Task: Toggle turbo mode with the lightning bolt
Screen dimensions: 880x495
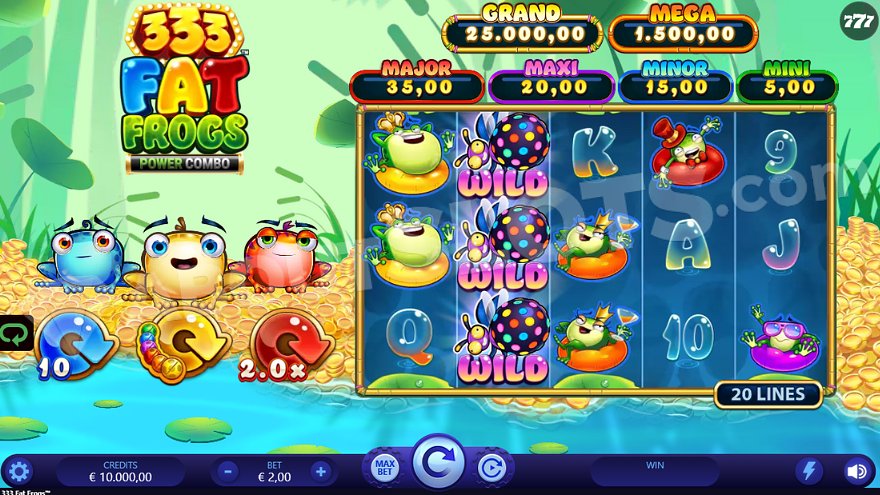Action: pos(809,471)
